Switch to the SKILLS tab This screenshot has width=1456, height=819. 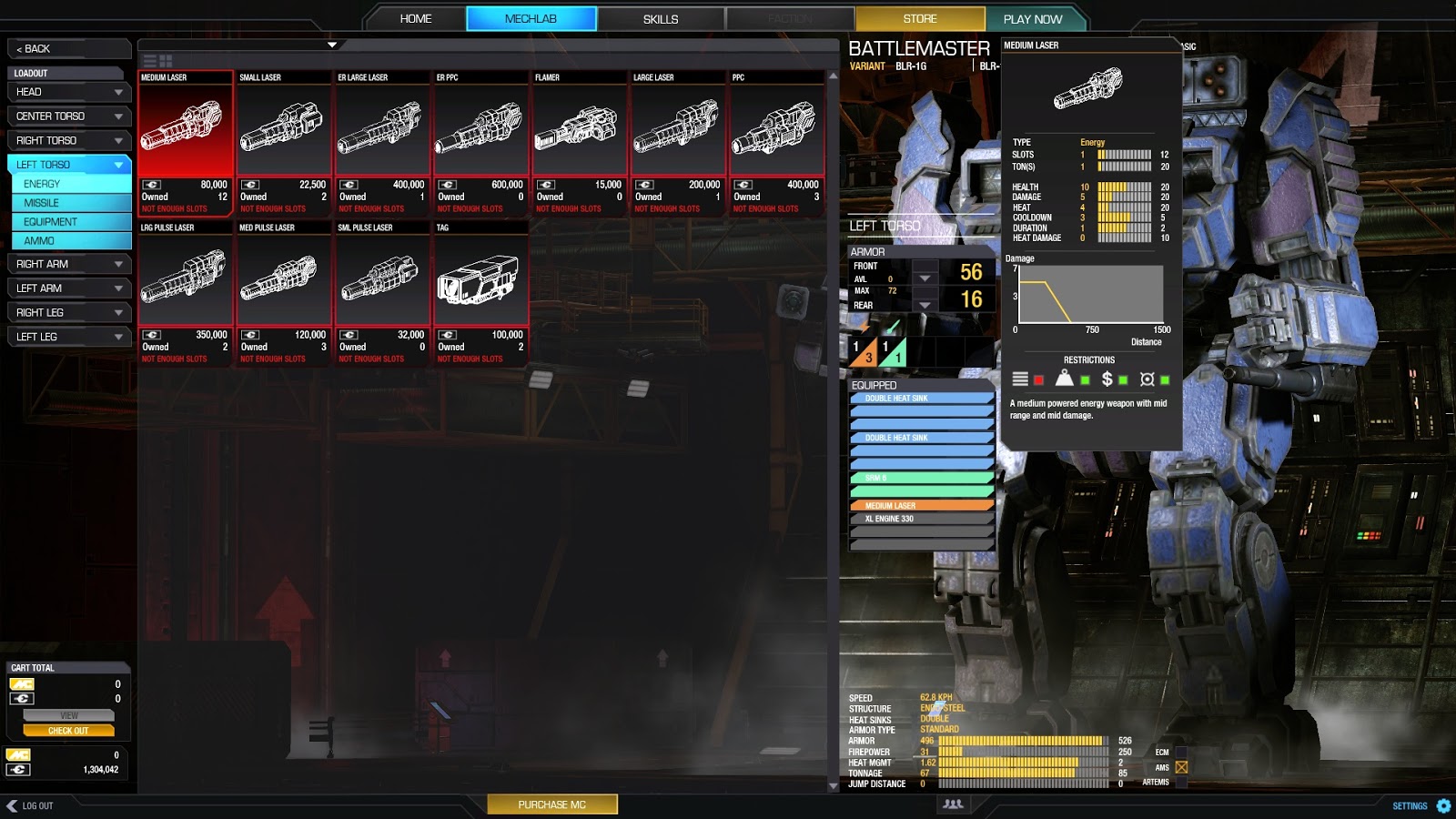pyautogui.click(x=662, y=18)
